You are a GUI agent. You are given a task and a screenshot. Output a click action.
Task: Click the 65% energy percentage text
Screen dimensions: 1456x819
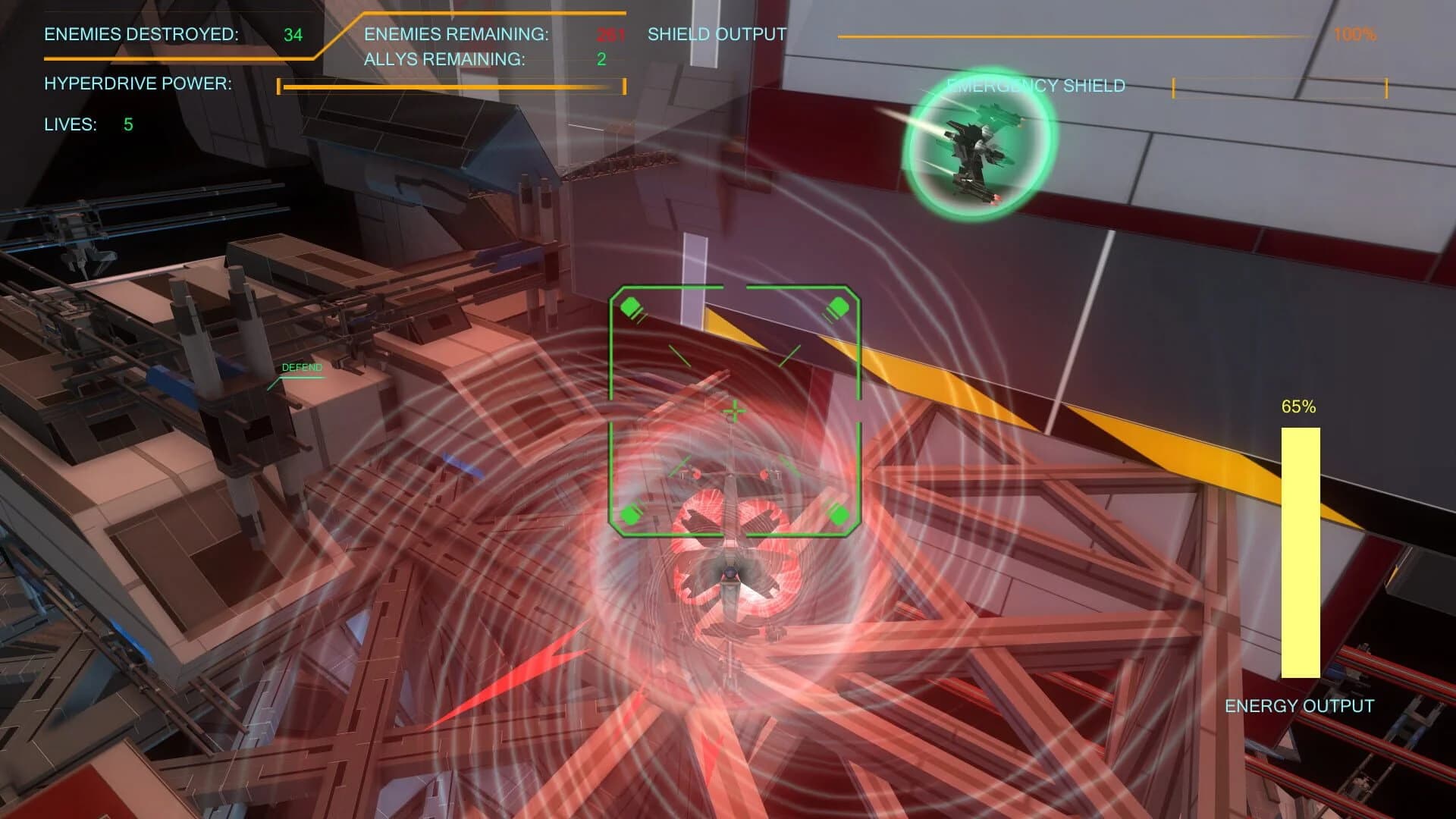tap(1298, 409)
